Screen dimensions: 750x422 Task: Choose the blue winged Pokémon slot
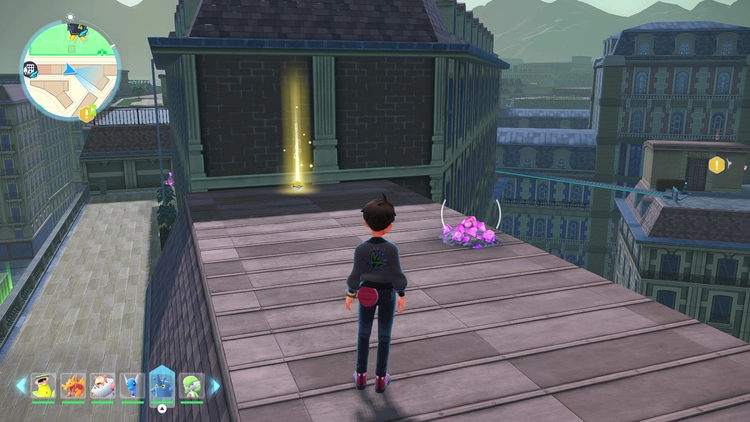pyautogui.click(x=132, y=385)
